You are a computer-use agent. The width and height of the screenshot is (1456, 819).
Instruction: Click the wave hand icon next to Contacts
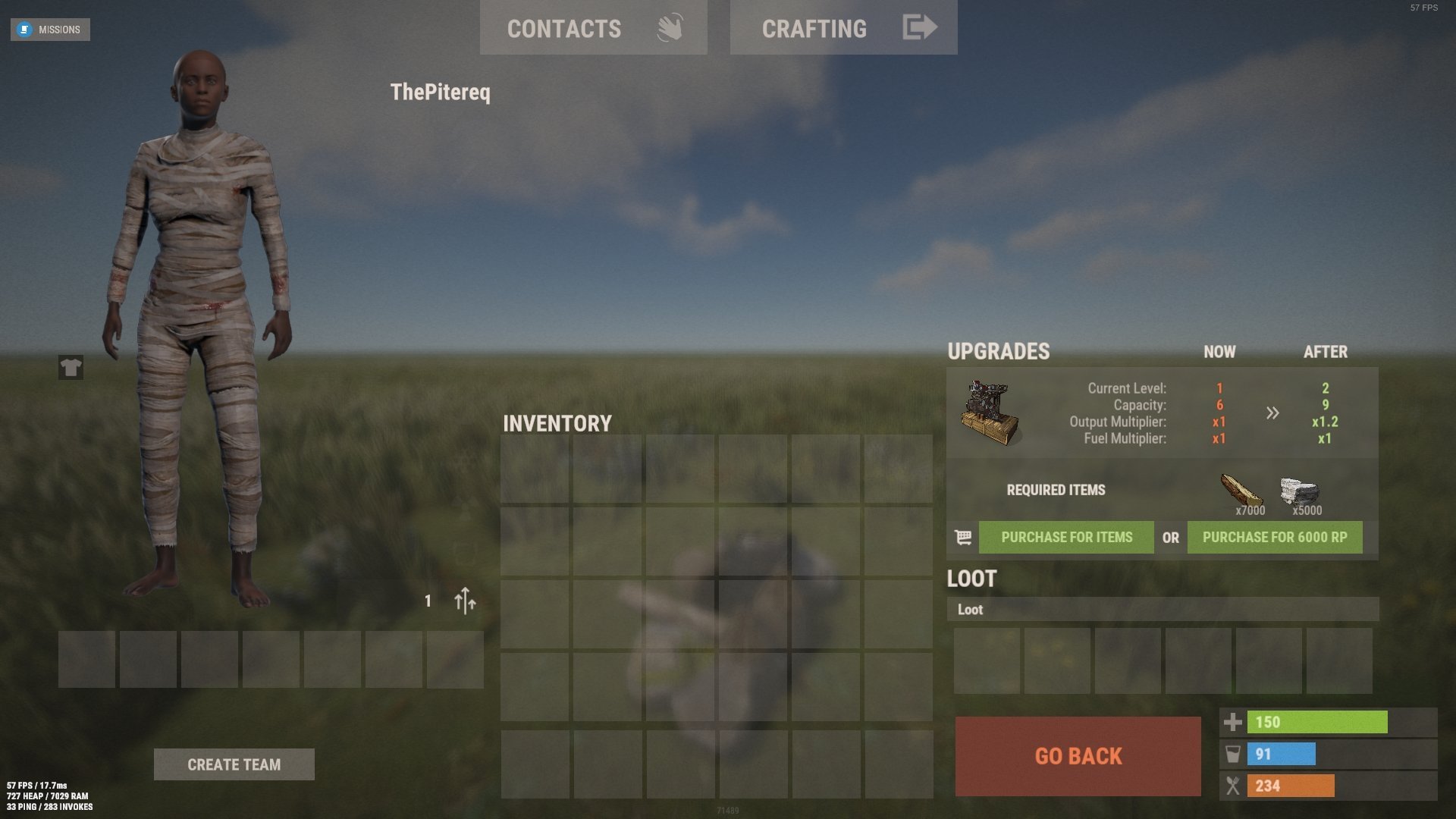pos(670,27)
